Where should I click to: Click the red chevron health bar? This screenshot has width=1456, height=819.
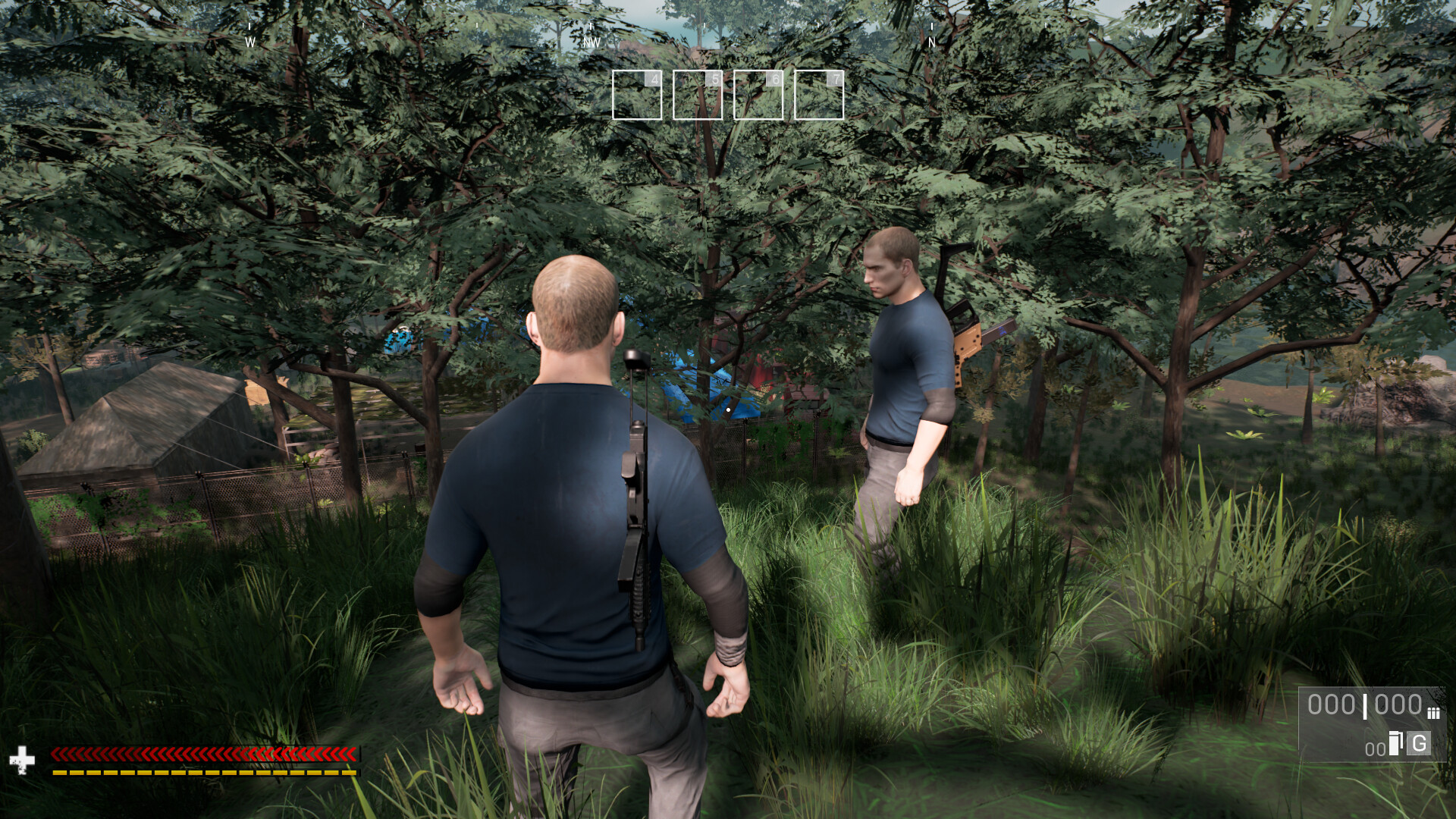pos(205,754)
